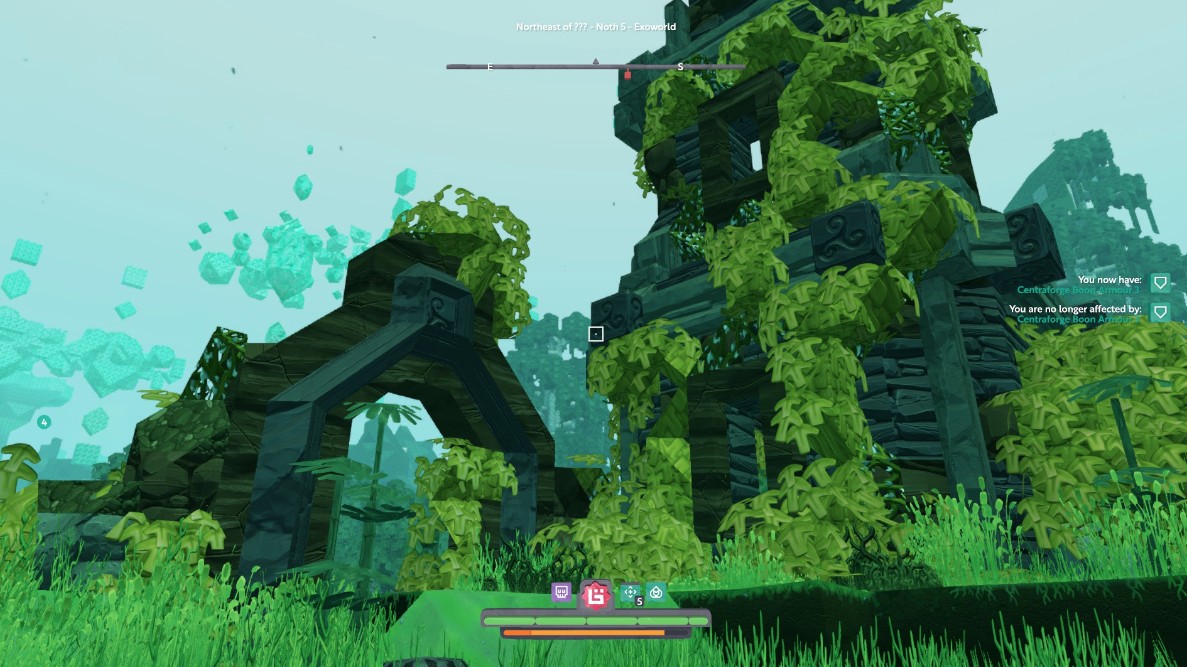Click the shield icon beside "You now have"
The width and height of the screenshot is (1187, 667).
pos(1160,284)
